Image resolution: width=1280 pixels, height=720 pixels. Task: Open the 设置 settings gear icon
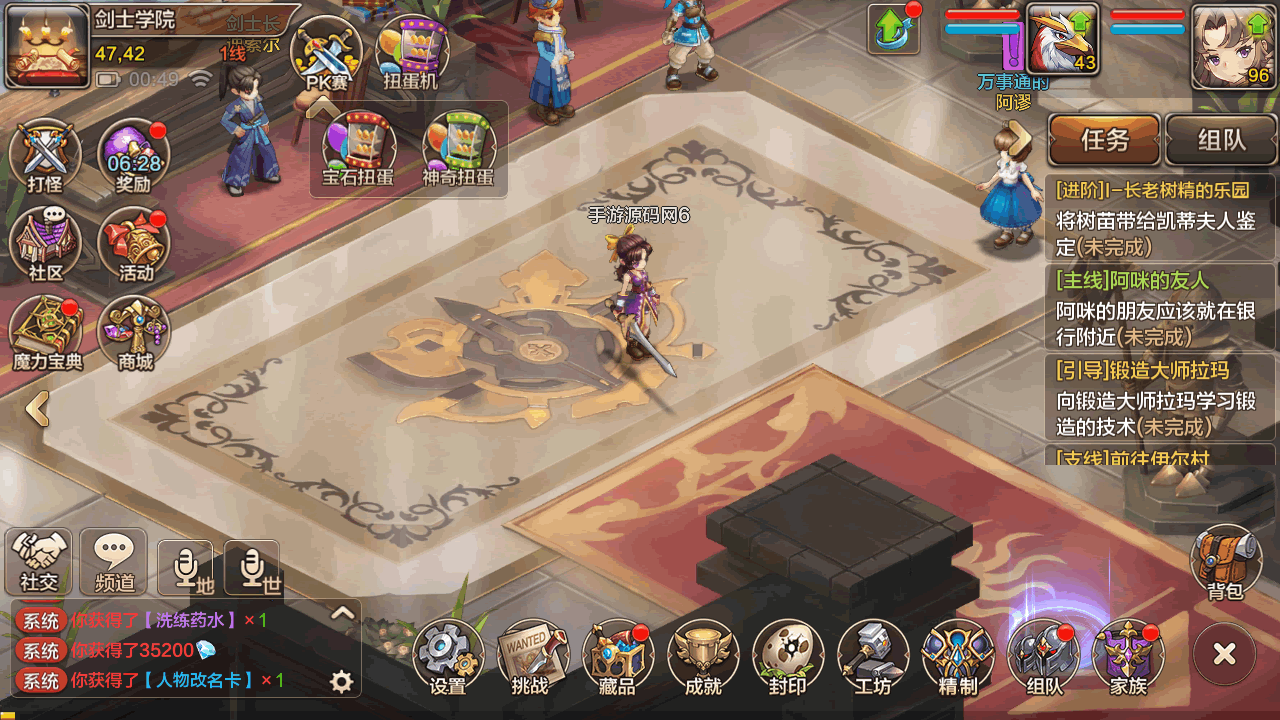pos(448,655)
